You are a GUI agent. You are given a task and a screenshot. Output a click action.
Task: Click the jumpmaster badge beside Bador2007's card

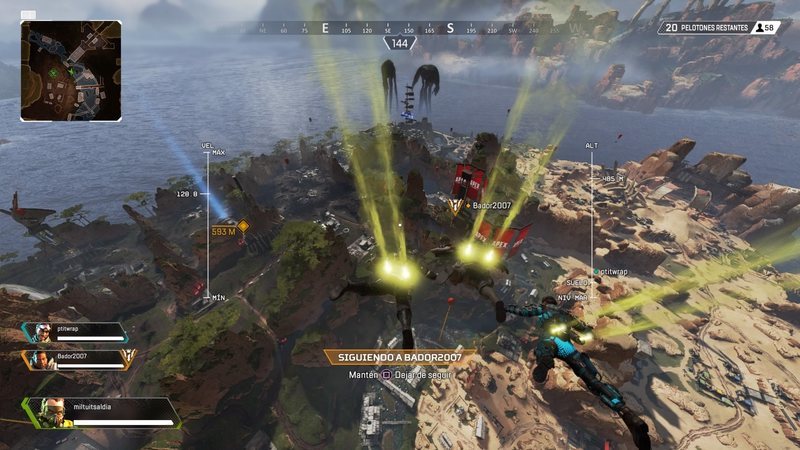[127, 358]
